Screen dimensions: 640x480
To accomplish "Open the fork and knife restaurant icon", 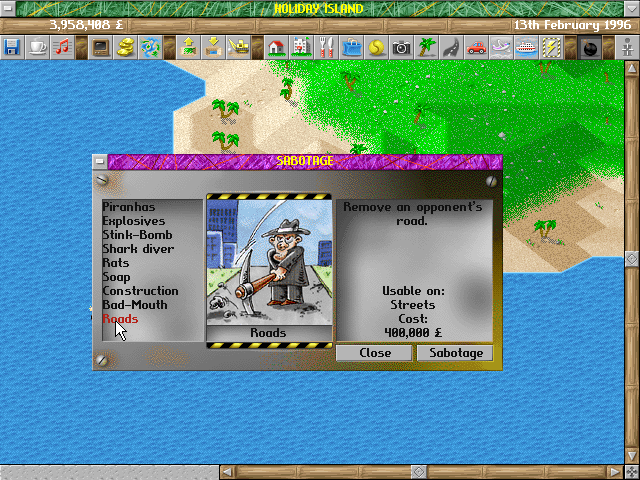I will coord(326,46).
